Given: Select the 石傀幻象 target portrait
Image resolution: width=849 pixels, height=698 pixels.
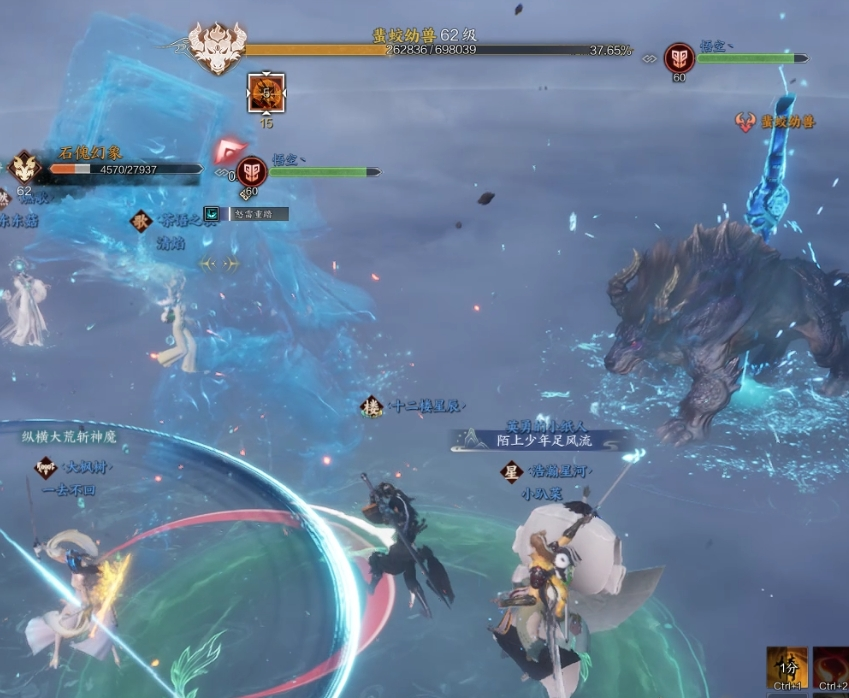Looking at the screenshot, I should (x=25, y=167).
